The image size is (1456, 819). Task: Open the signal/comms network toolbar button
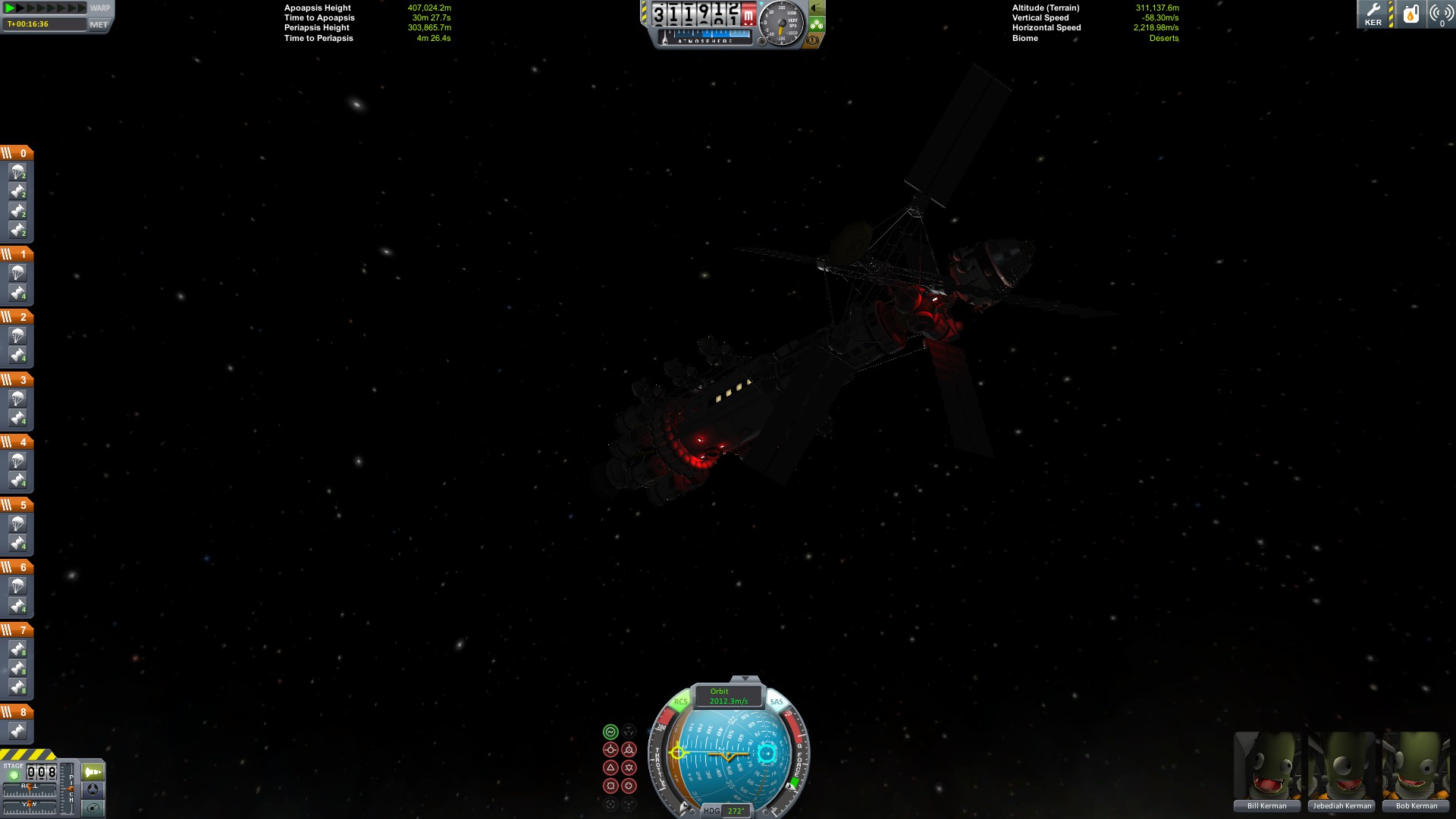click(x=1441, y=14)
